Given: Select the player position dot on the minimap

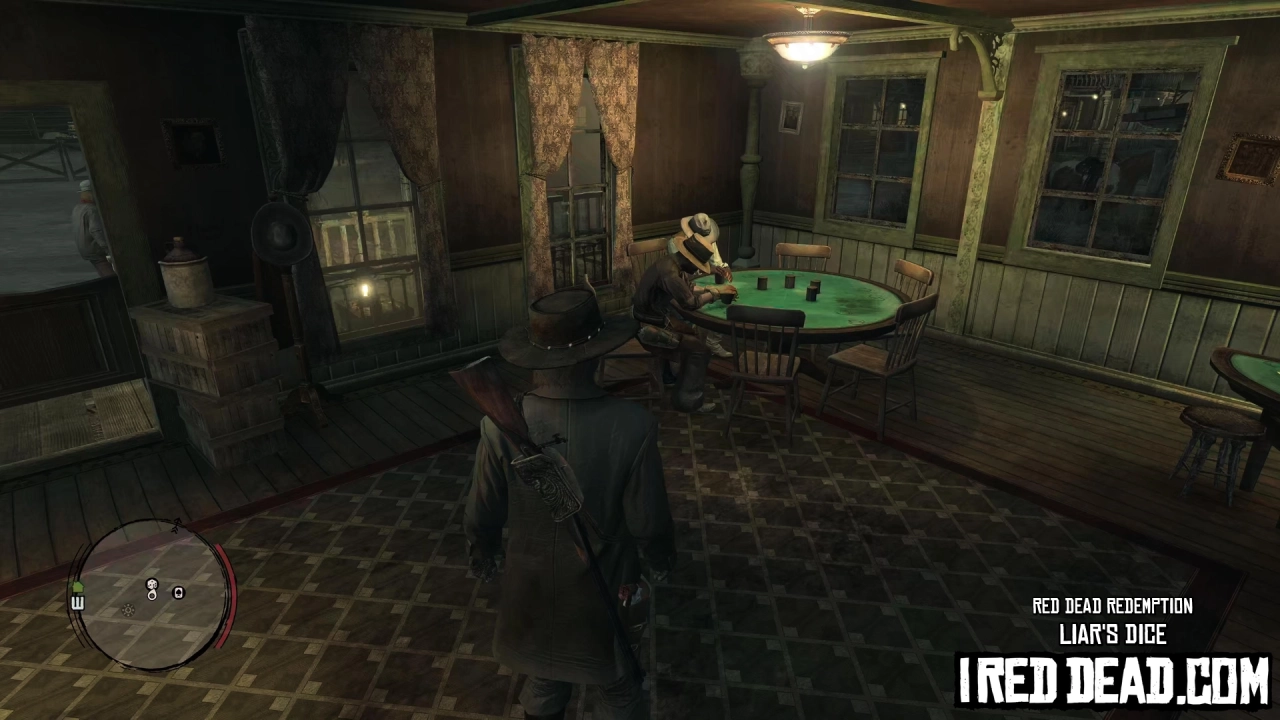Looking at the screenshot, I should pos(151,596).
